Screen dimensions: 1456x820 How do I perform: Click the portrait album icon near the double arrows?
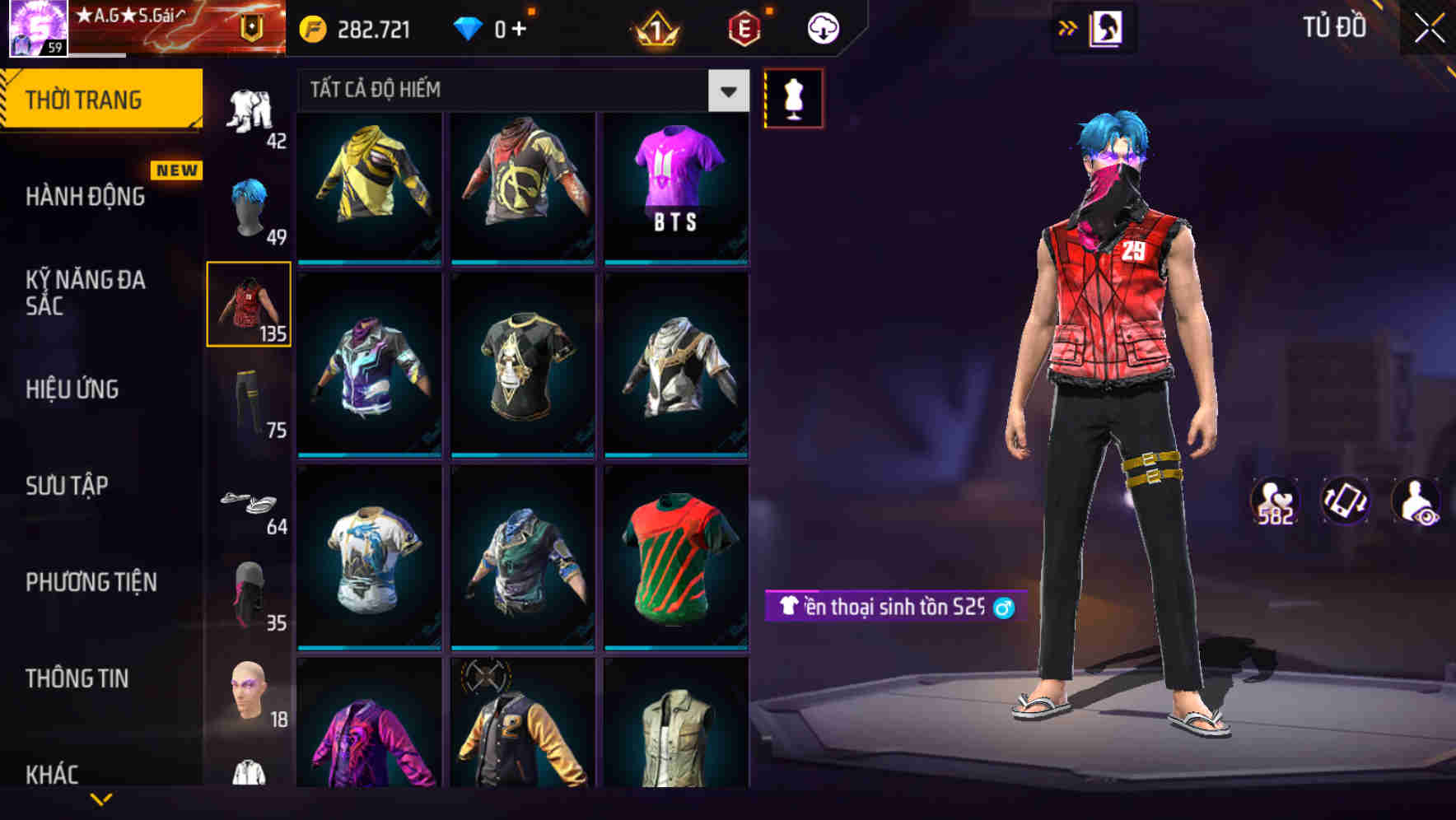1107,27
